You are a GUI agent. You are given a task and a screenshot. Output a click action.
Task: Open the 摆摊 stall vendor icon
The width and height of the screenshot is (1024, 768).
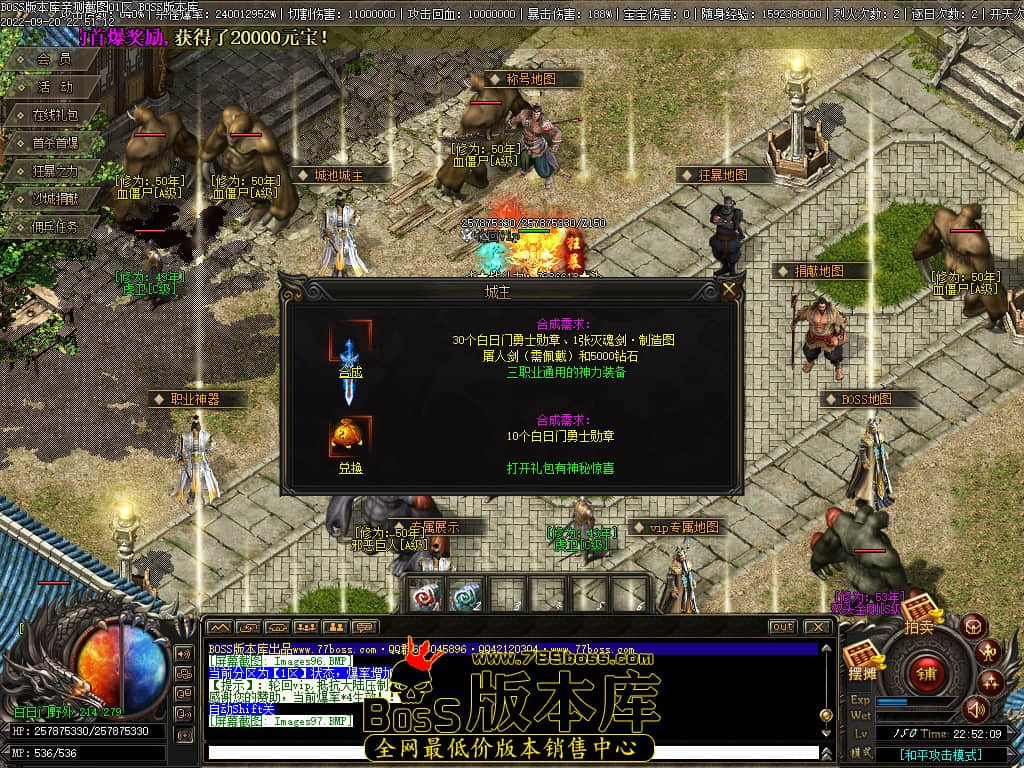(x=861, y=660)
